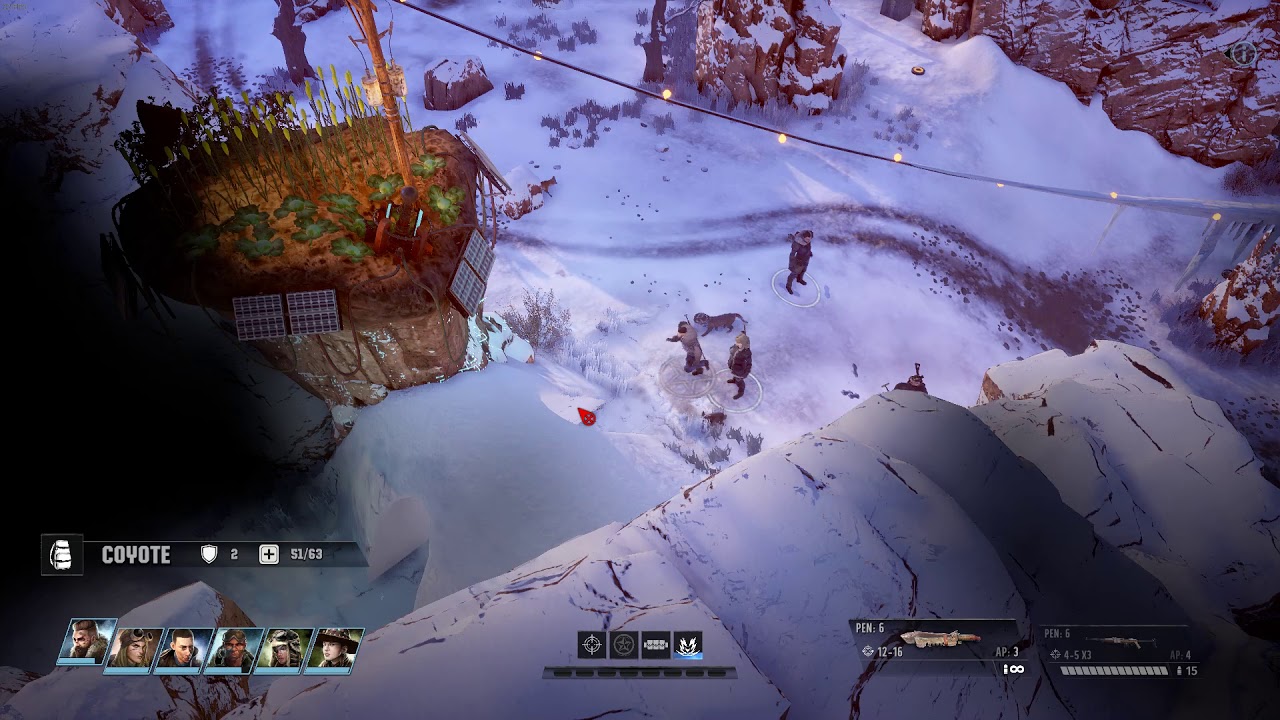This screenshot has height=720, width=1280.
Task: Activate the highlighted flame strike ability
Action: 688,645
